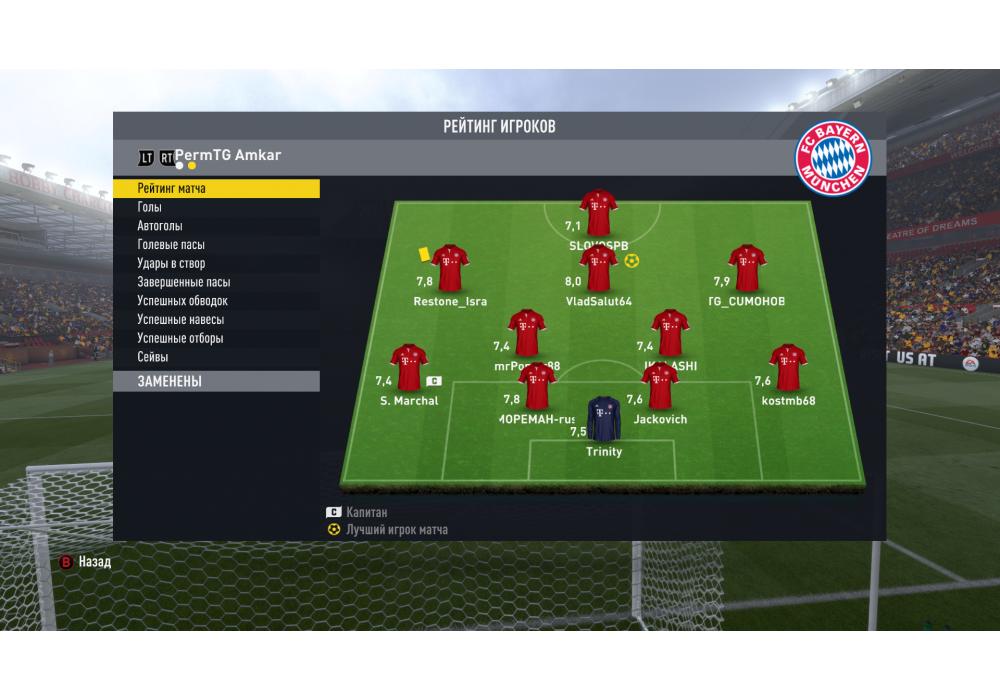
Task: Choose captain S. Marchal's shirt
Action: coord(408,367)
